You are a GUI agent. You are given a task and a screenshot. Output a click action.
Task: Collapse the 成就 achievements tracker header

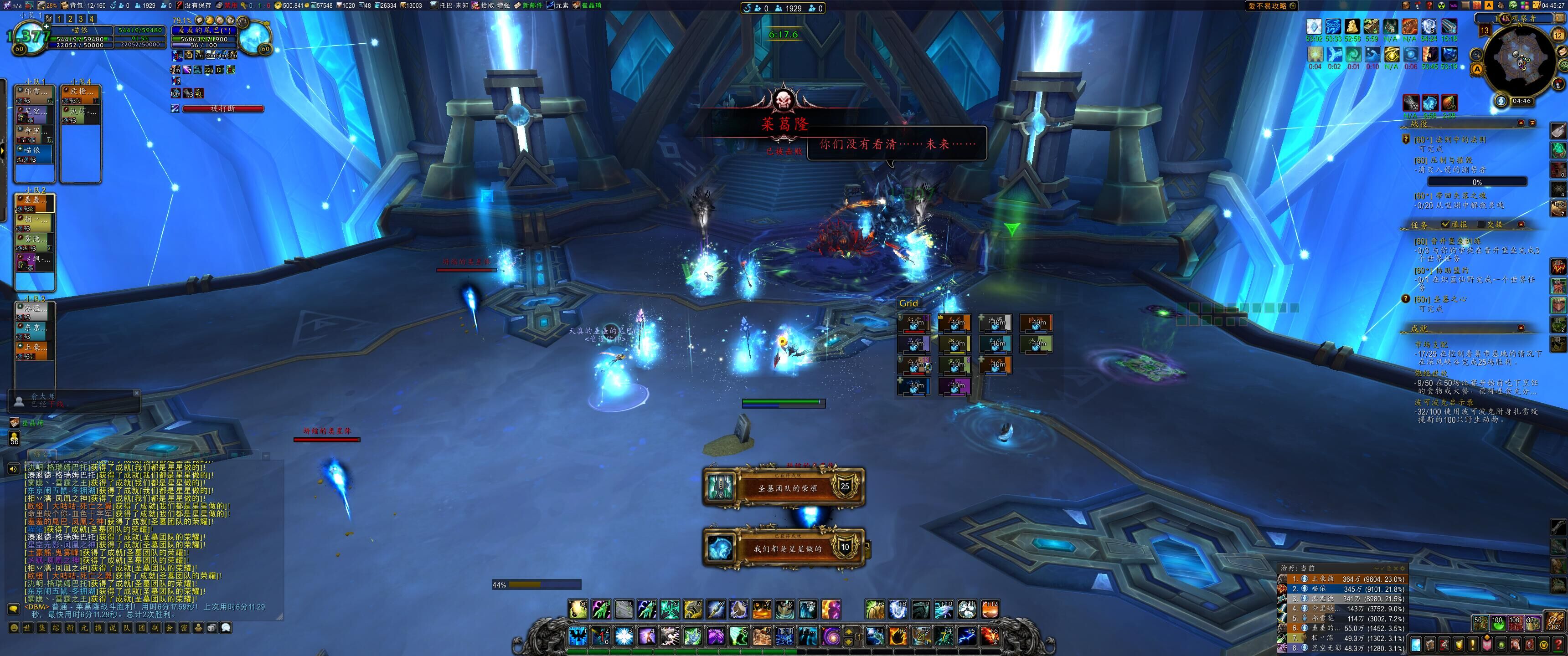click(1521, 328)
